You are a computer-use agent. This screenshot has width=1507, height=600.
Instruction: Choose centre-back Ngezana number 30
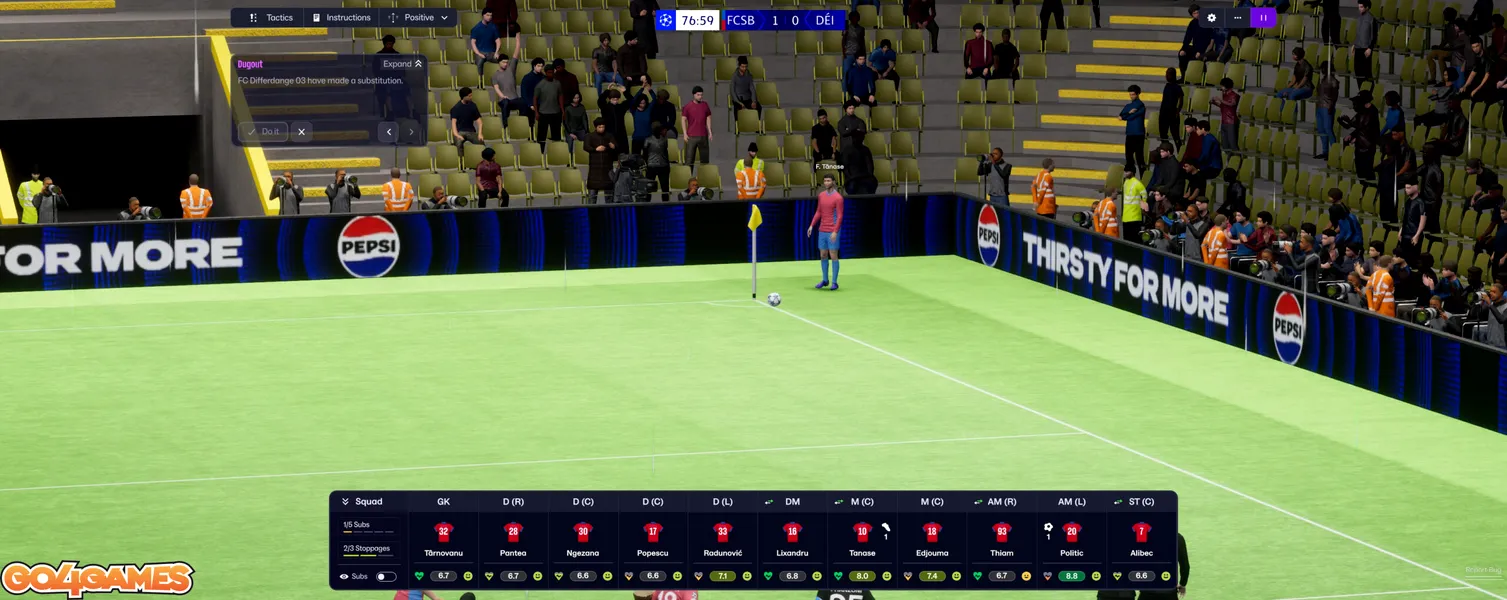(x=583, y=532)
